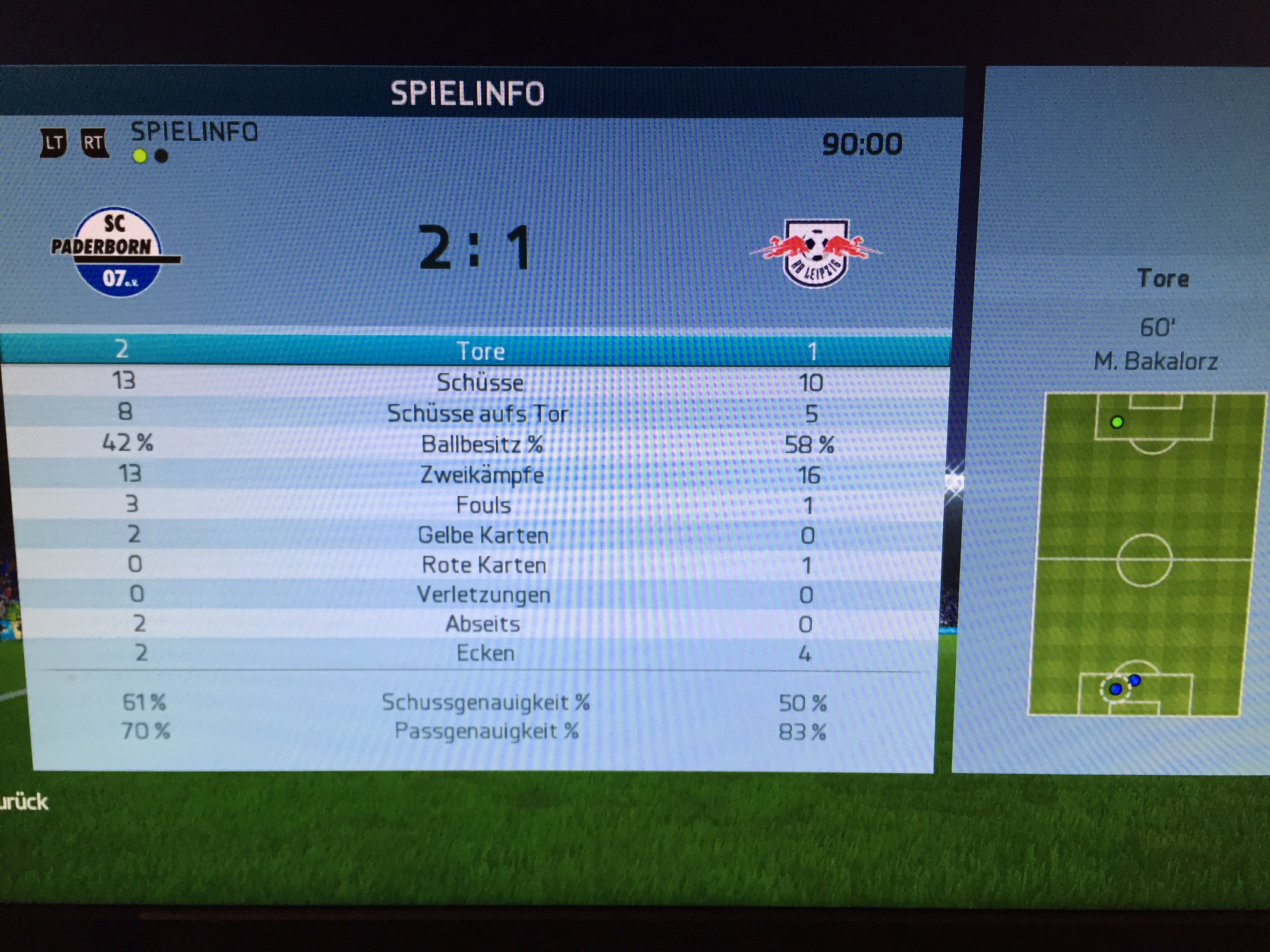This screenshot has height=952, width=1270.
Task: Select the Zweikämpfe stat row
Action: 482,475
